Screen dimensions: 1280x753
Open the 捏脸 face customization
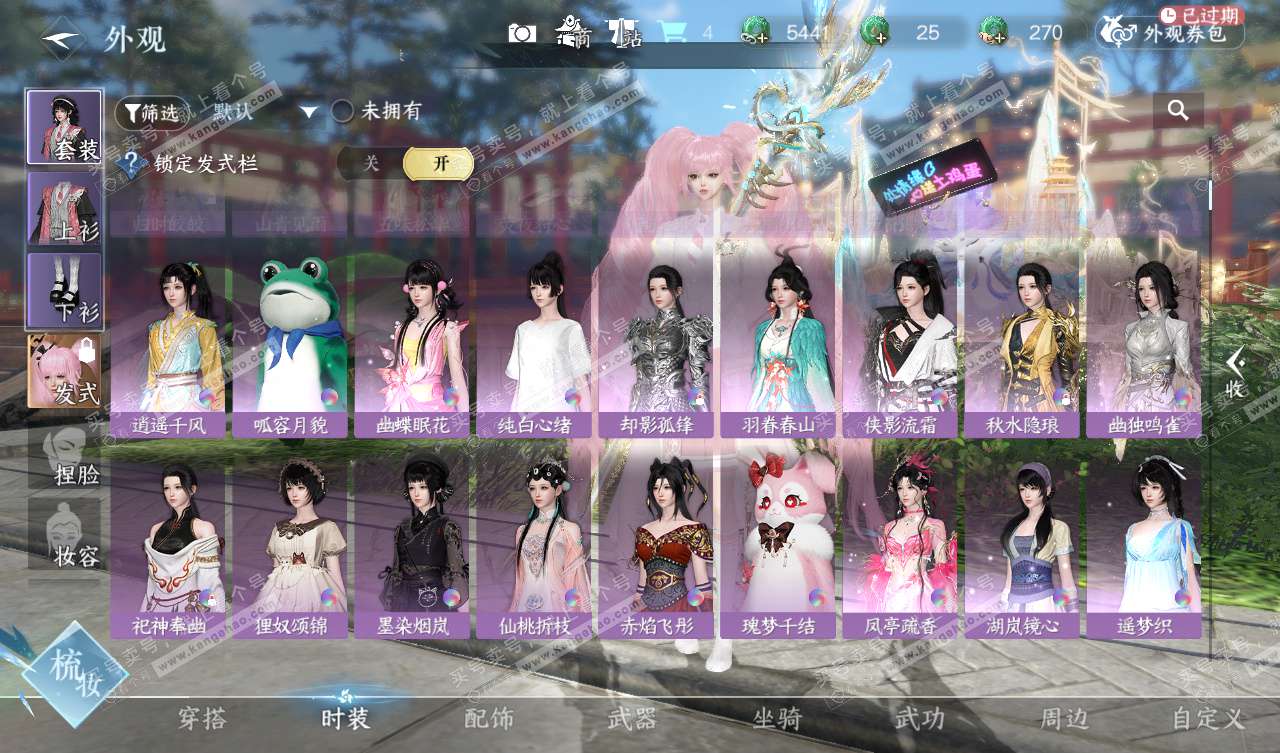click(64, 455)
